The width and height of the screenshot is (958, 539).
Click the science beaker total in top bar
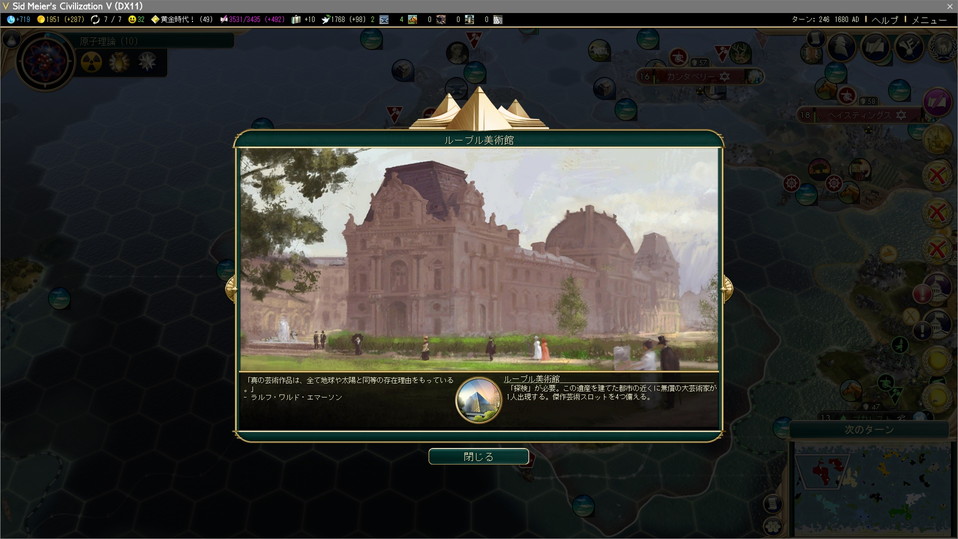coord(18,19)
